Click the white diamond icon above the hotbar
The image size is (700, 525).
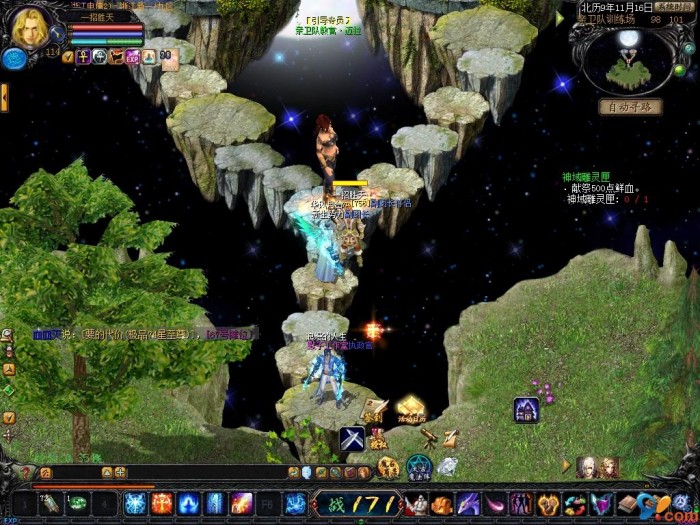tap(447, 466)
